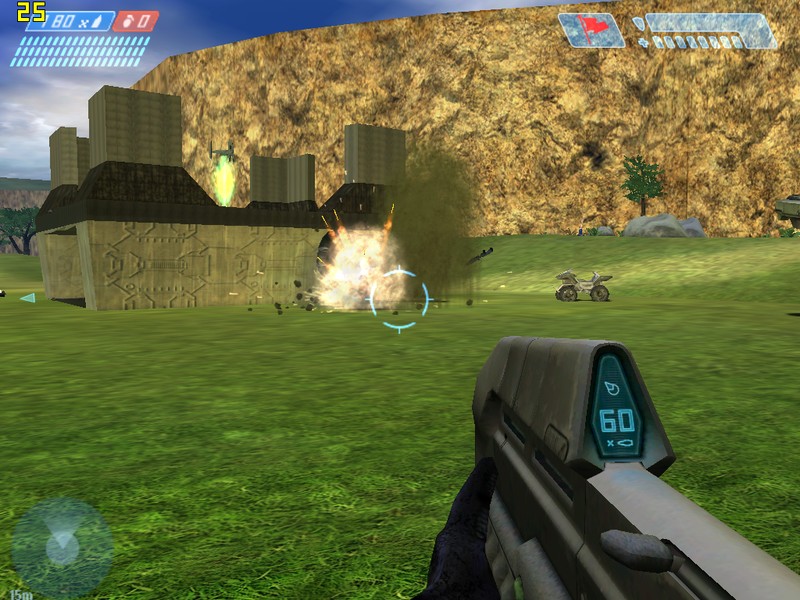Click the circular motion tracker radar
800x600 pixels.
tap(62, 547)
